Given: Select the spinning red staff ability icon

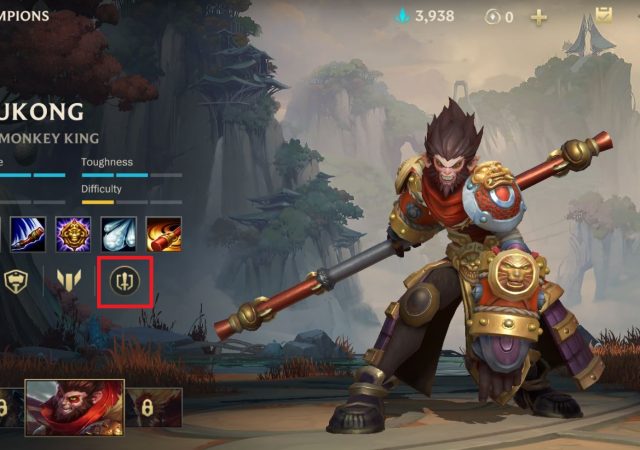Looking at the screenshot, I should pos(163,234).
